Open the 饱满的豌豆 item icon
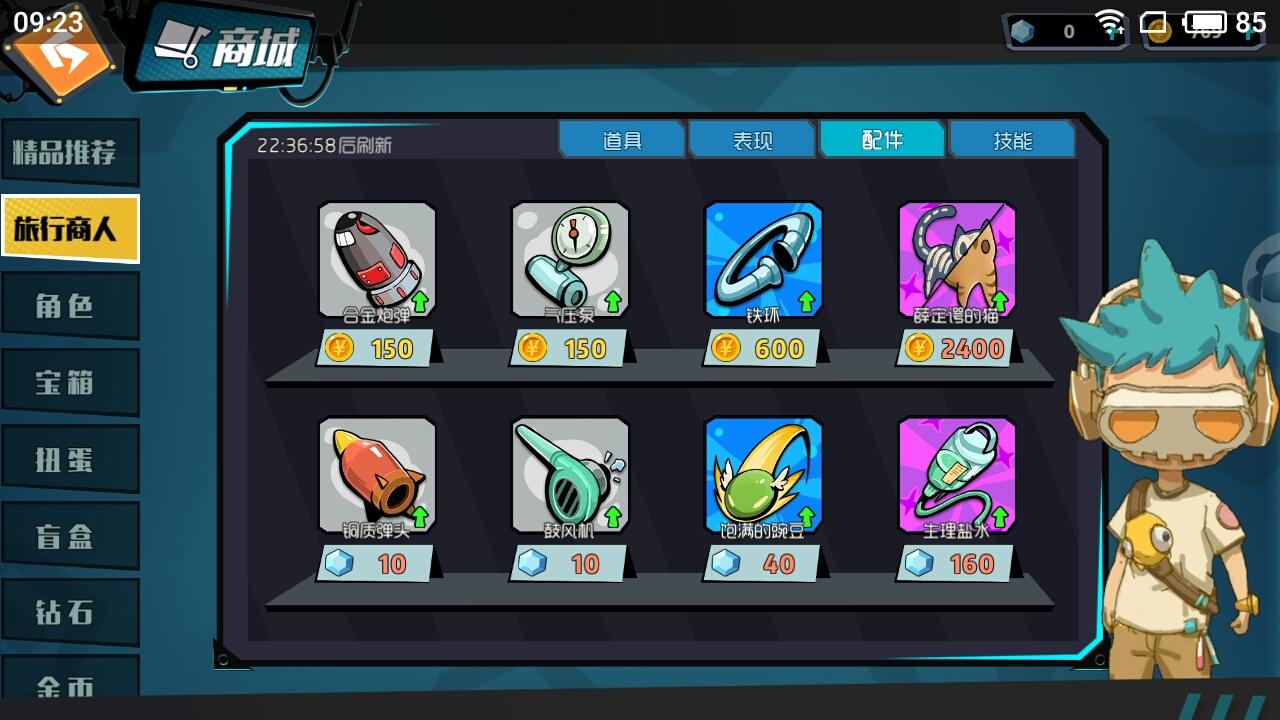The width and height of the screenshot is (1280, 720). [763, 473]
